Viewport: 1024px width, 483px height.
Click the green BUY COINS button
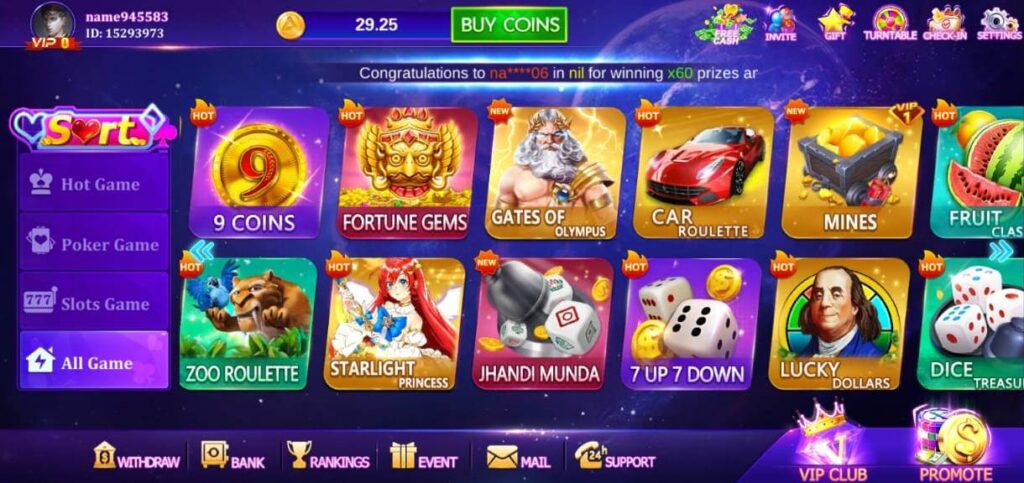pos(508,25)
